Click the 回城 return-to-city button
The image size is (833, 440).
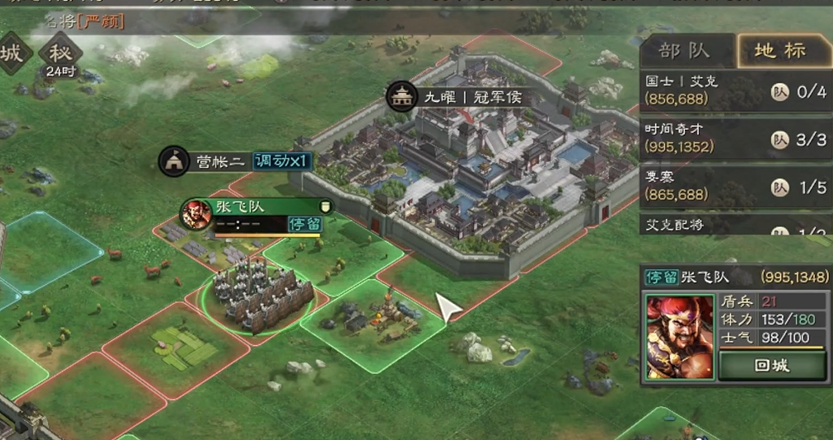772,365
